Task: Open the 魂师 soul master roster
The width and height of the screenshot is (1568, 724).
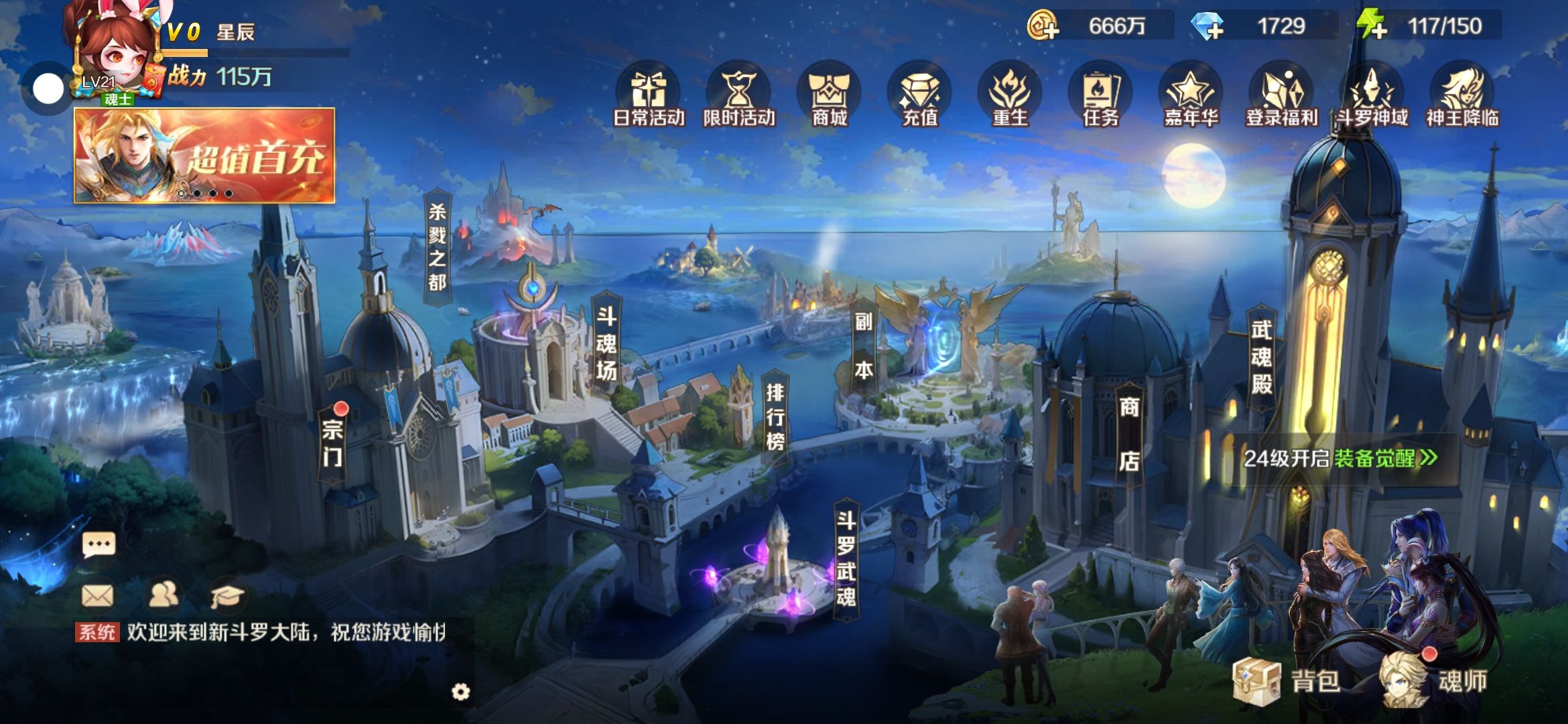Action: click(1434, 680)
